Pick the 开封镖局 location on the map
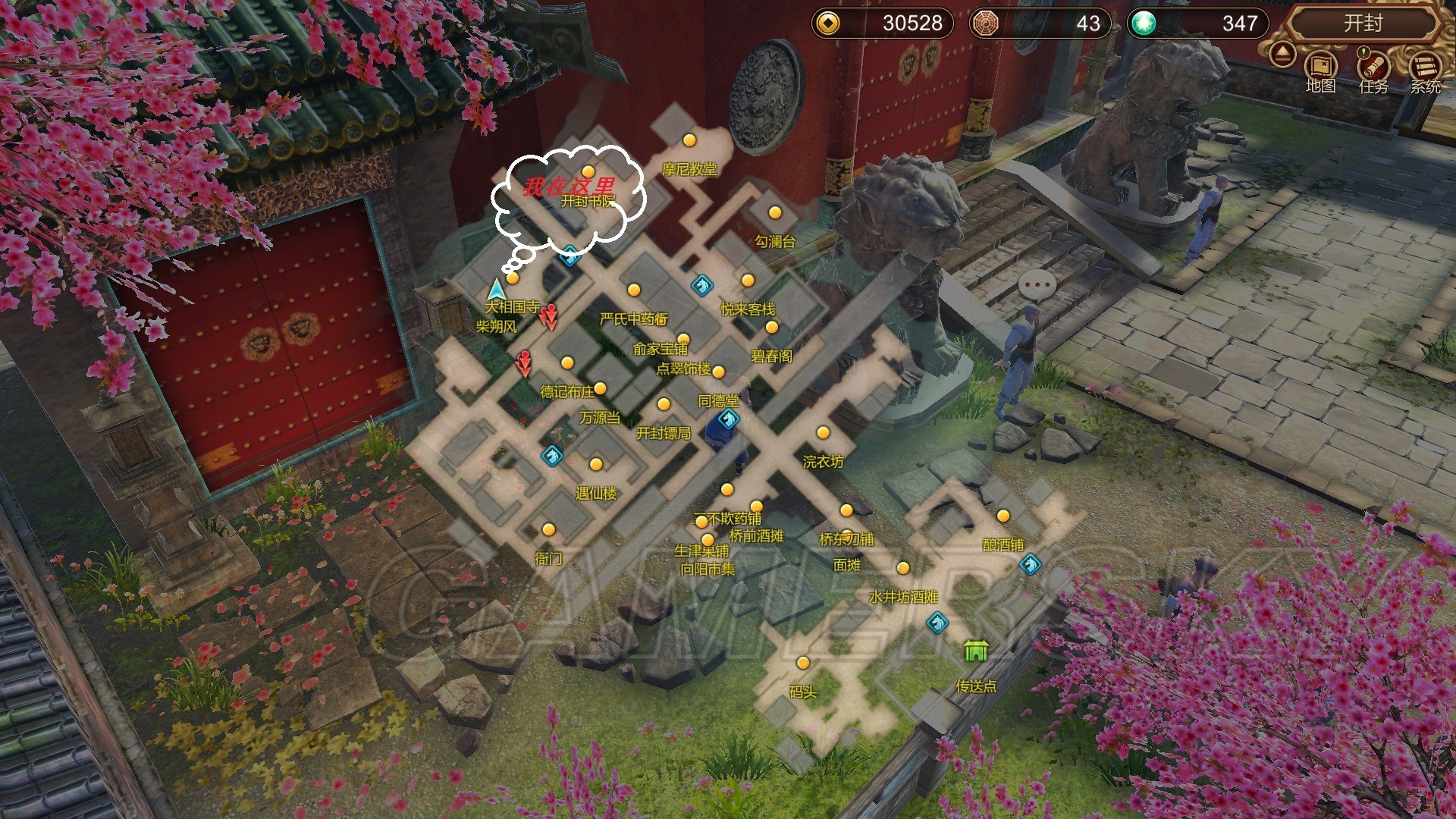Viewport: 1456px width, 819px height. click(x=664, y=405)
